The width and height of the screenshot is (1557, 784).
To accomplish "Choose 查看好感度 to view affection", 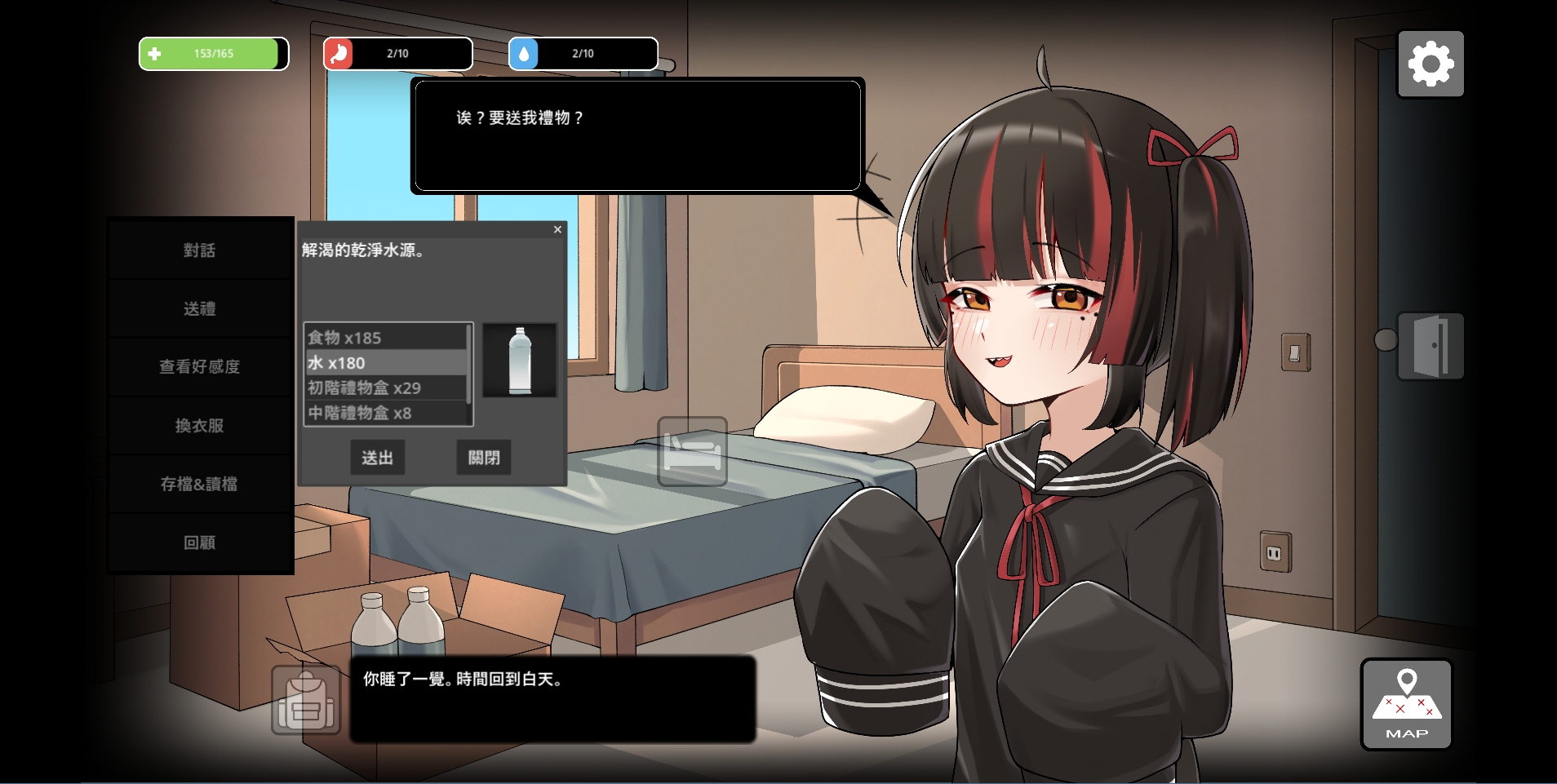I will click(x=200, y=367).
